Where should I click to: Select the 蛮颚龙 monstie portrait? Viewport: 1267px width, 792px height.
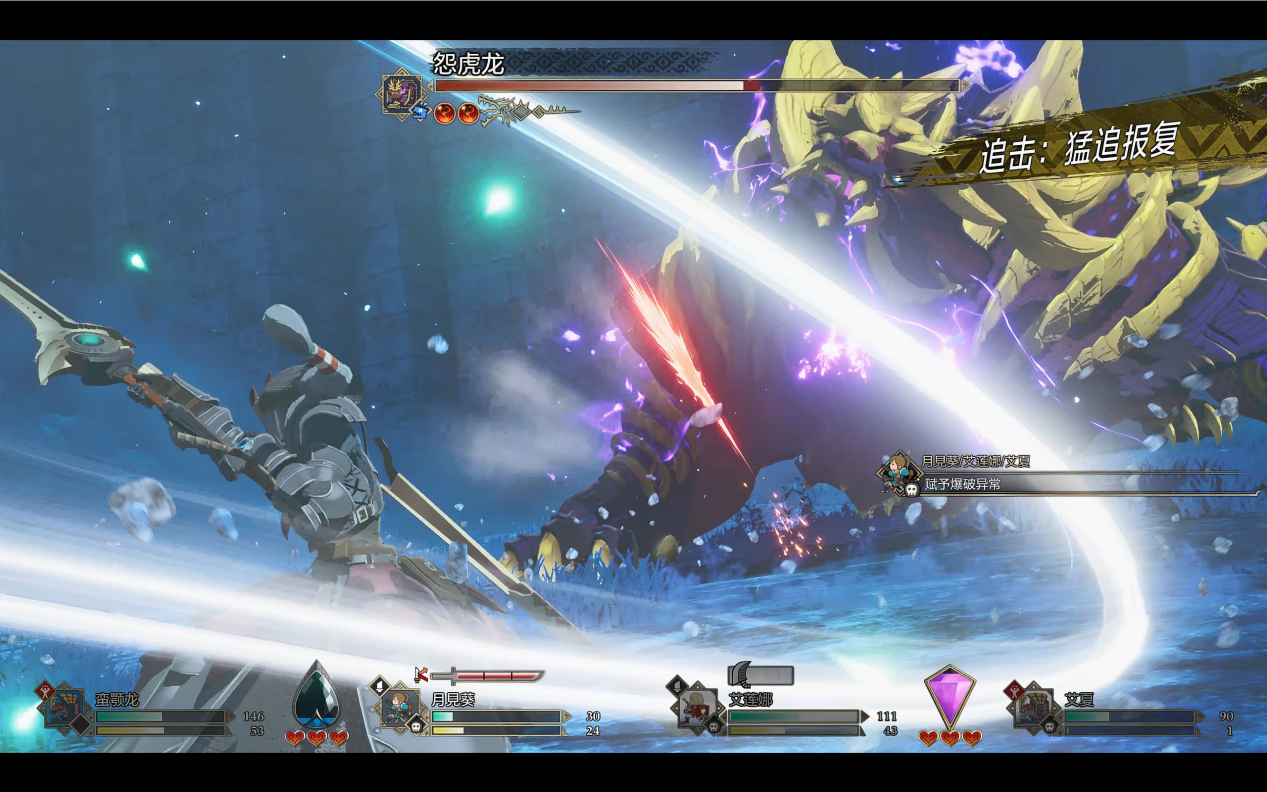click(63, 707)
